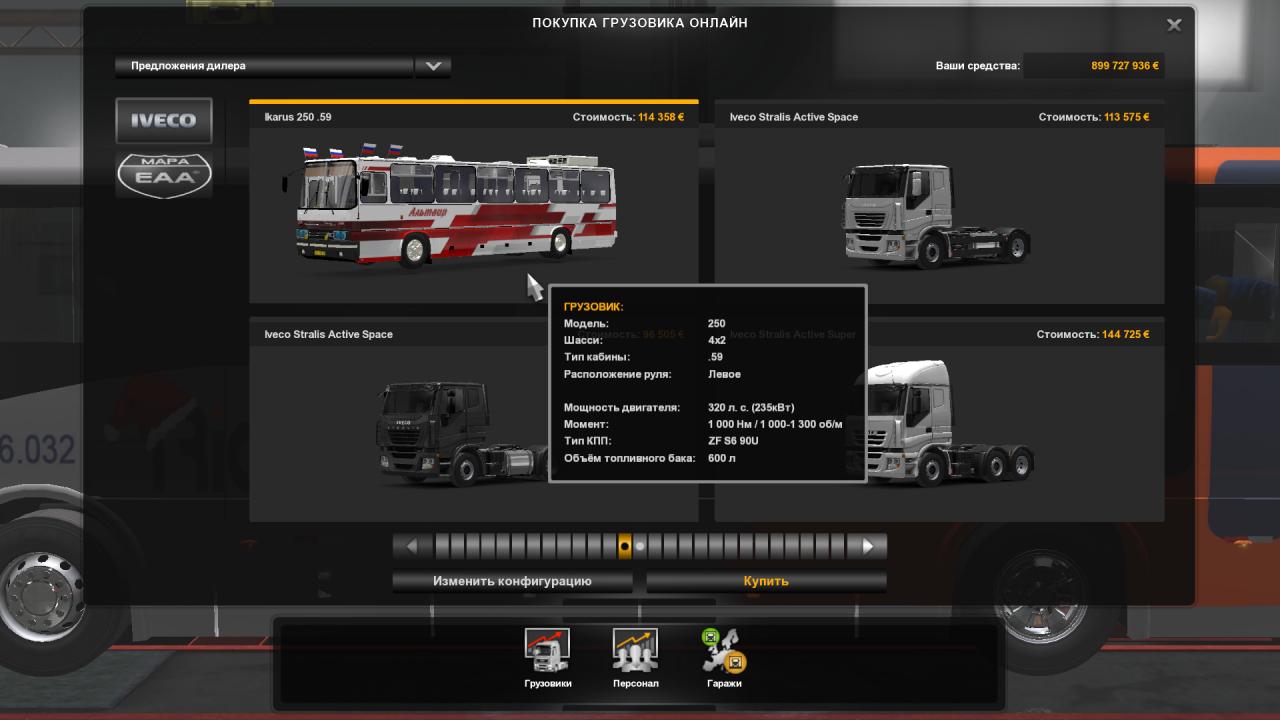Image resolution: width=1280 pixels, height=720 pixels.
Task: Click the Изменить конфигурацию button
Action: pos(512,581)
